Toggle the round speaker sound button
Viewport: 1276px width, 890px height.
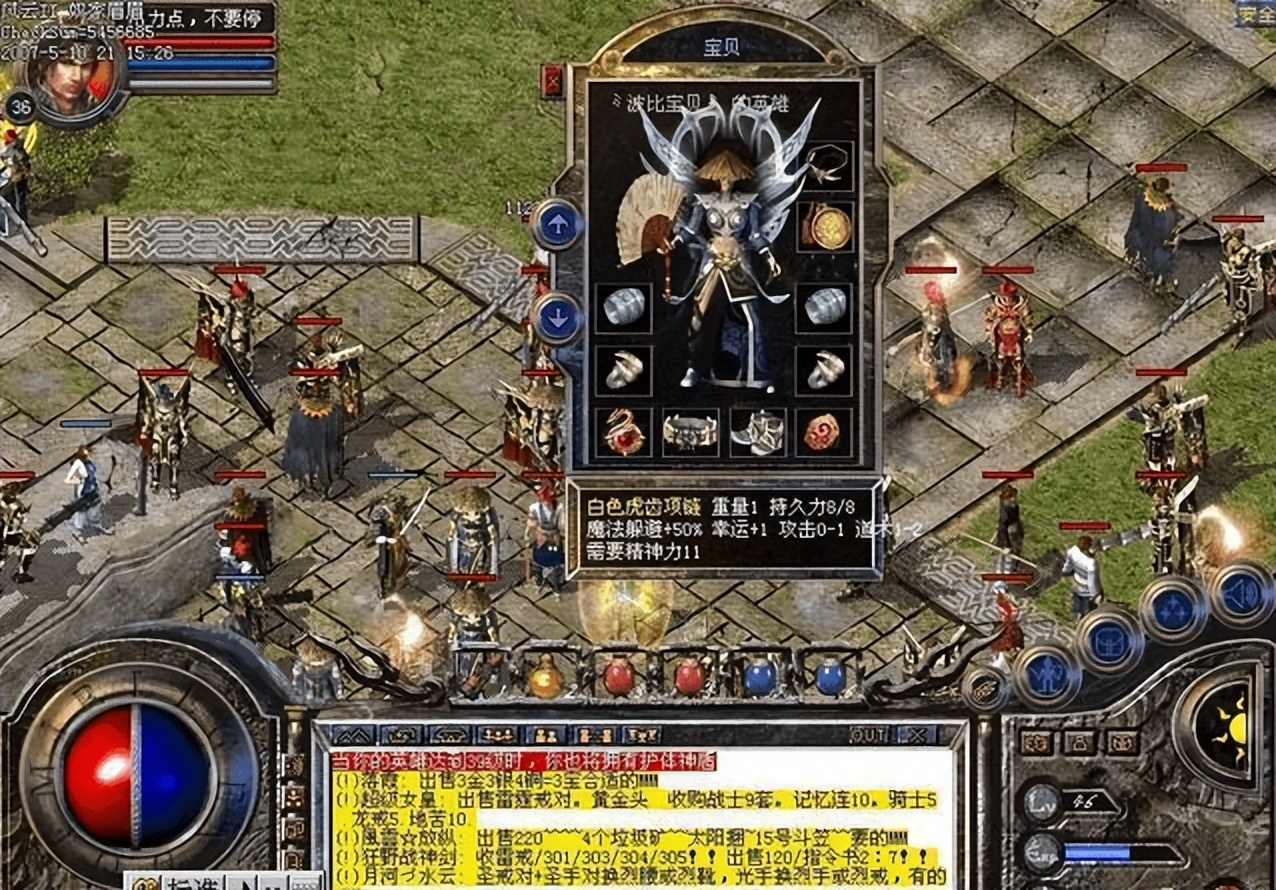pyautogui.click(x=1241, y=594)
